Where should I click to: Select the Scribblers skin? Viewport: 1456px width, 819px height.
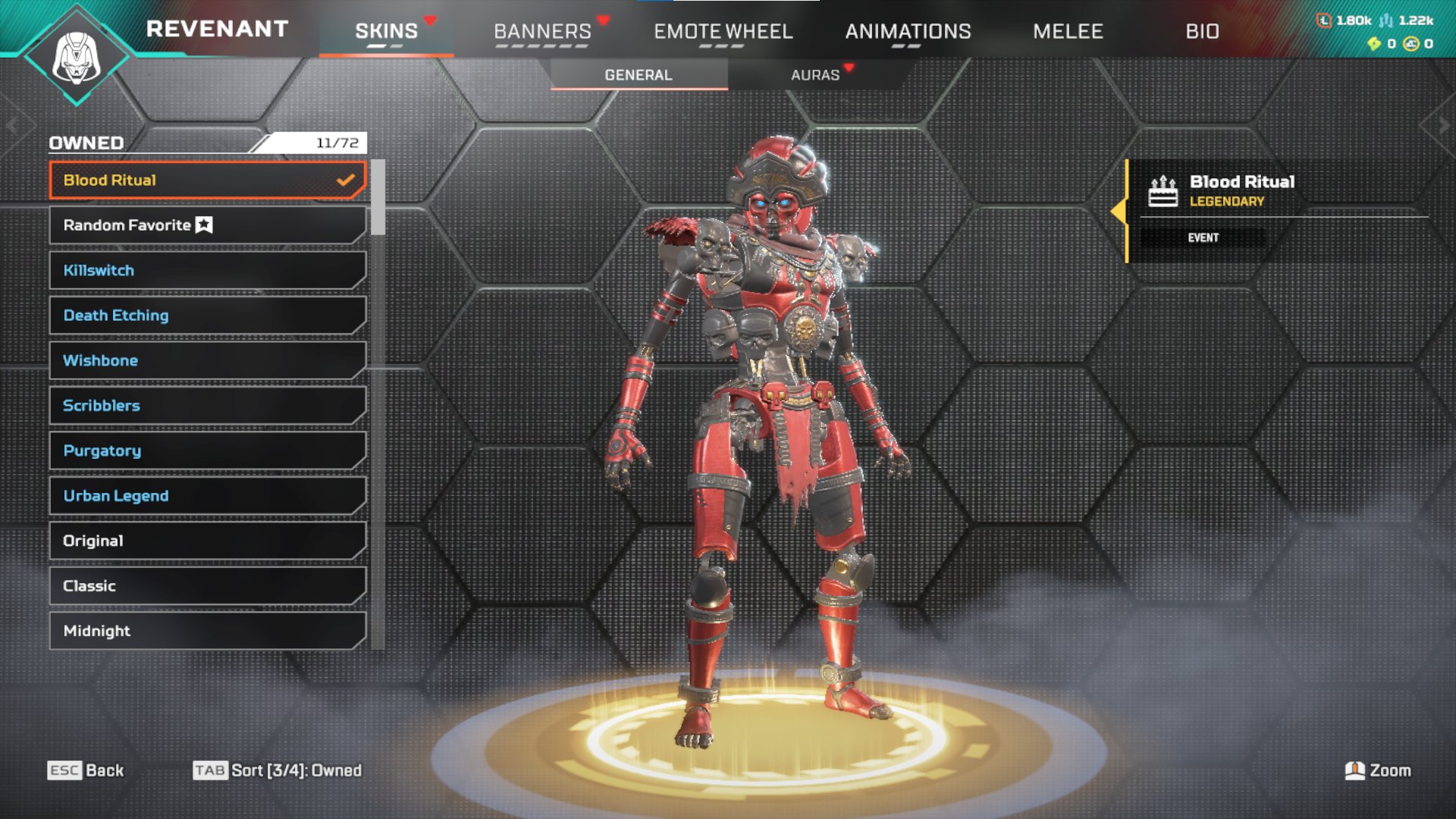(x=207, y=406)
